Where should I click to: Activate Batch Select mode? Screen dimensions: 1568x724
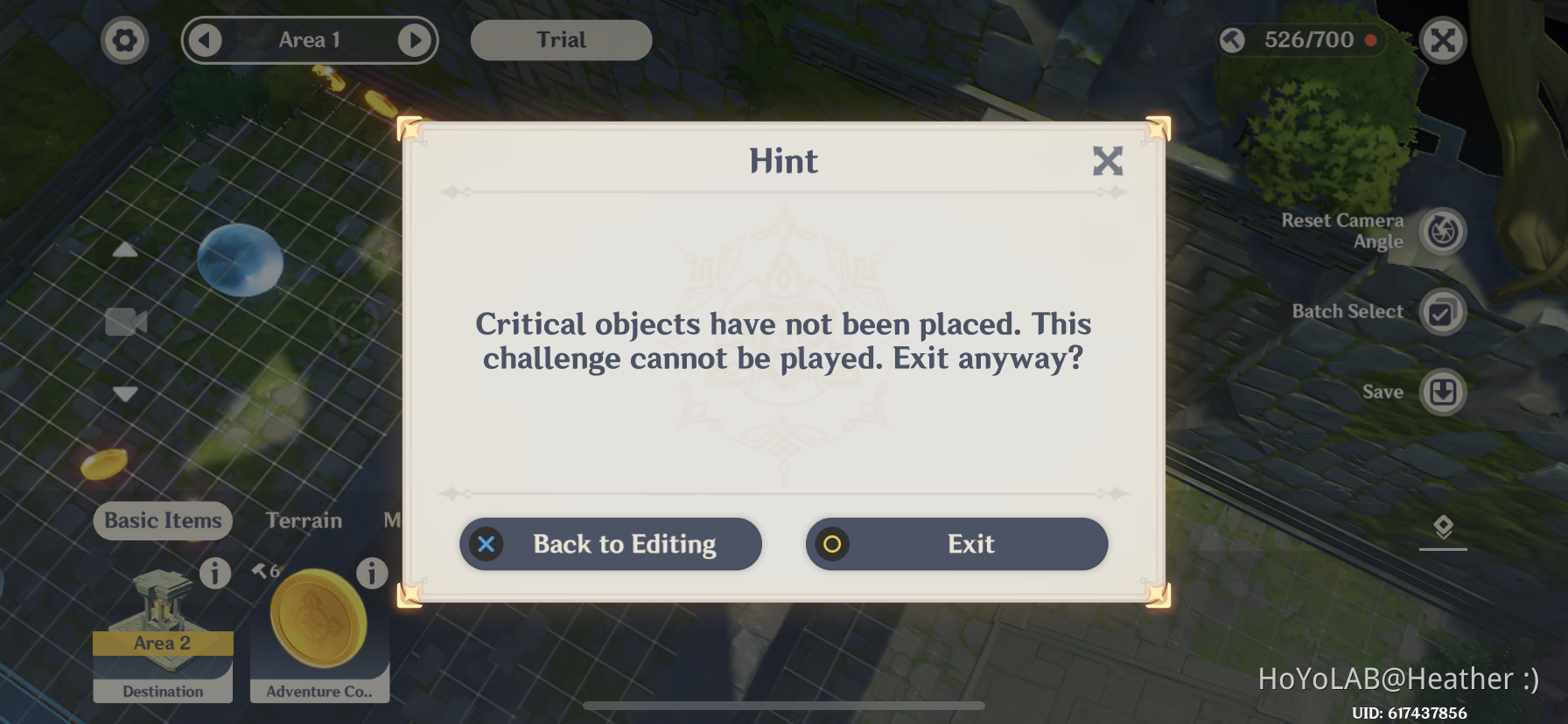(x=1444, y=311)
